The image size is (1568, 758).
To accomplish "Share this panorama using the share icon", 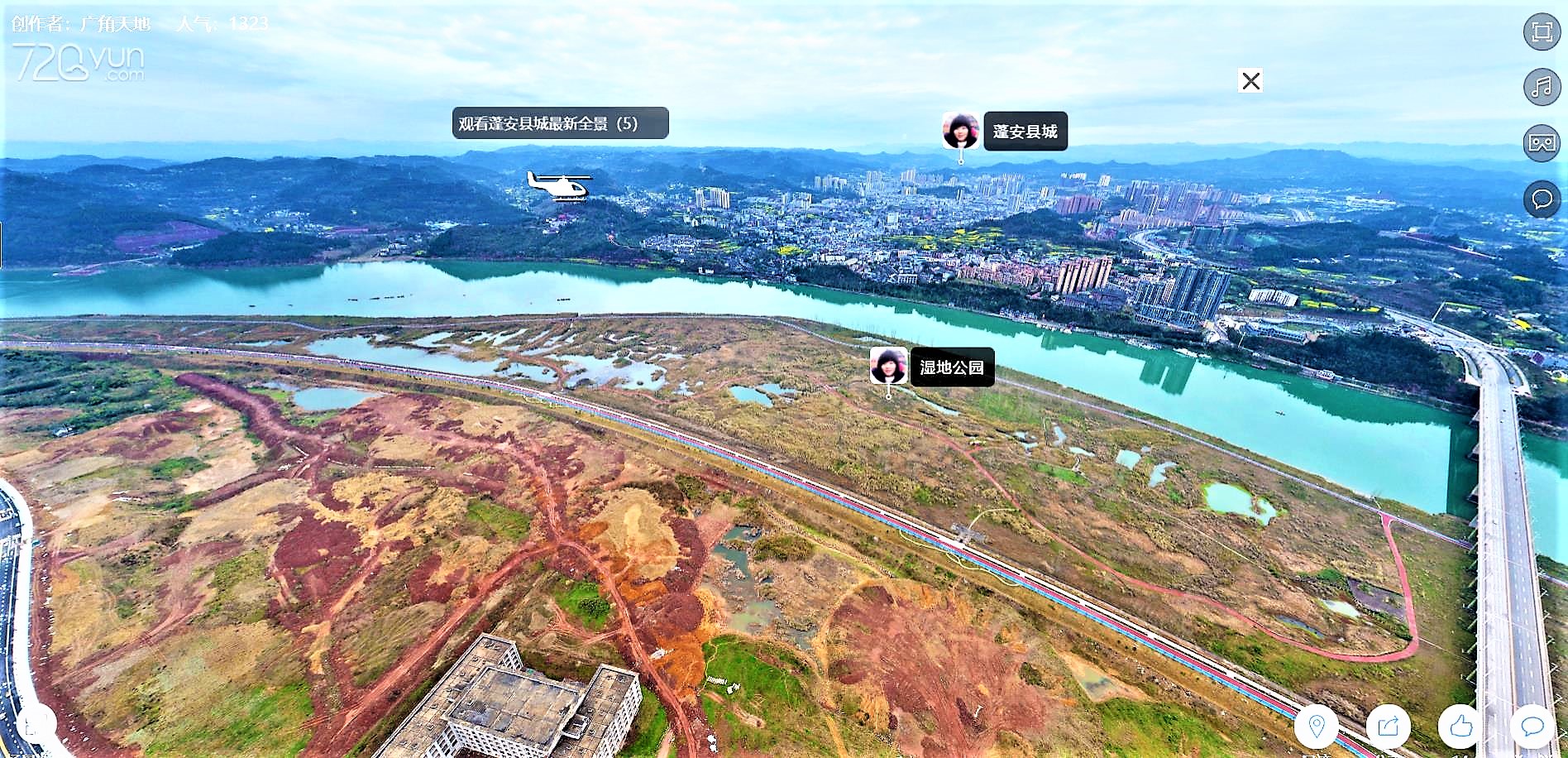I will point(1388,726).
